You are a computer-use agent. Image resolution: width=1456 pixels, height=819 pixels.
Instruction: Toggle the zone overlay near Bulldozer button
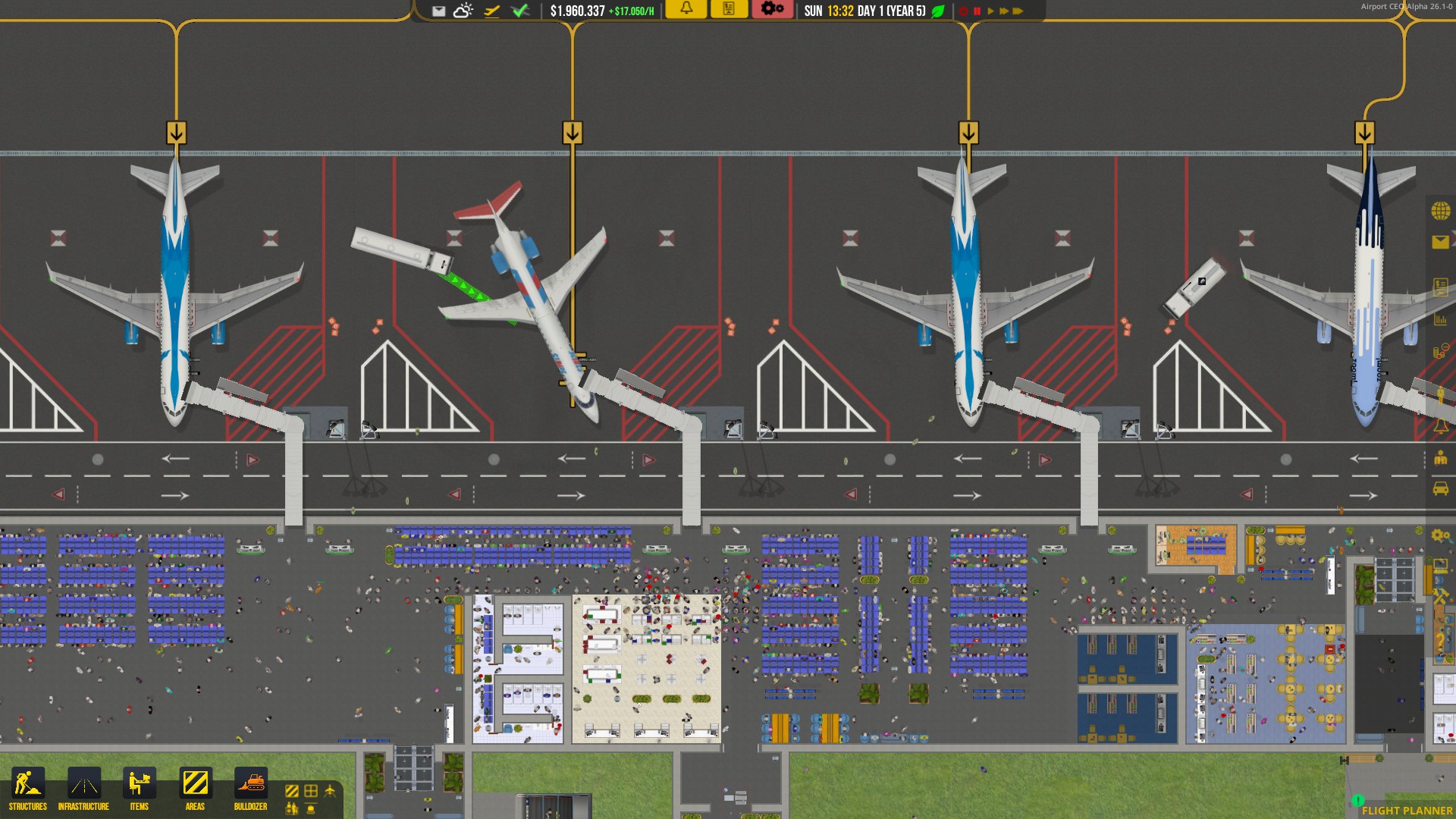point(292,791)
